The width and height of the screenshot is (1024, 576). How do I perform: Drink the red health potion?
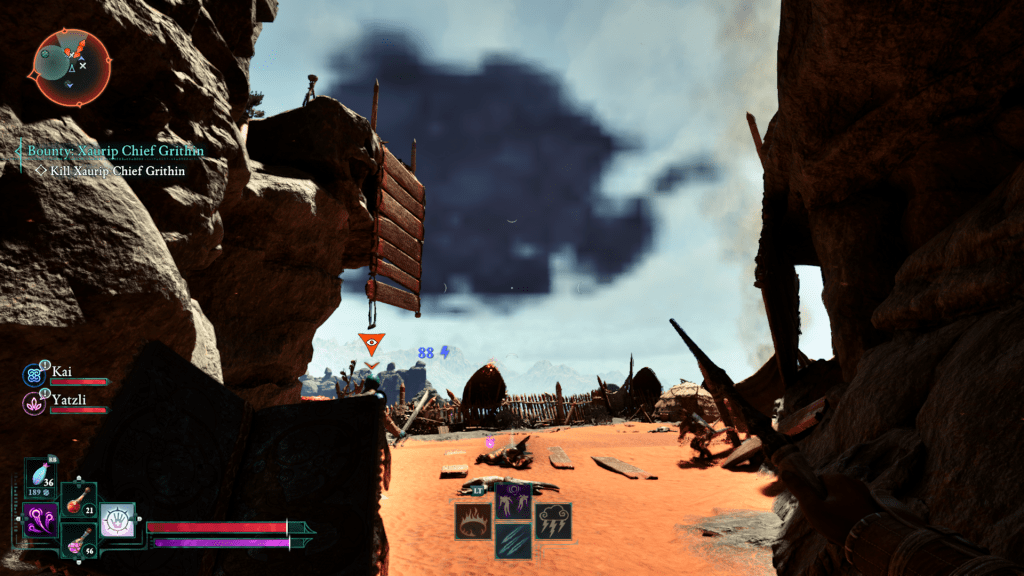click(78, 500)
